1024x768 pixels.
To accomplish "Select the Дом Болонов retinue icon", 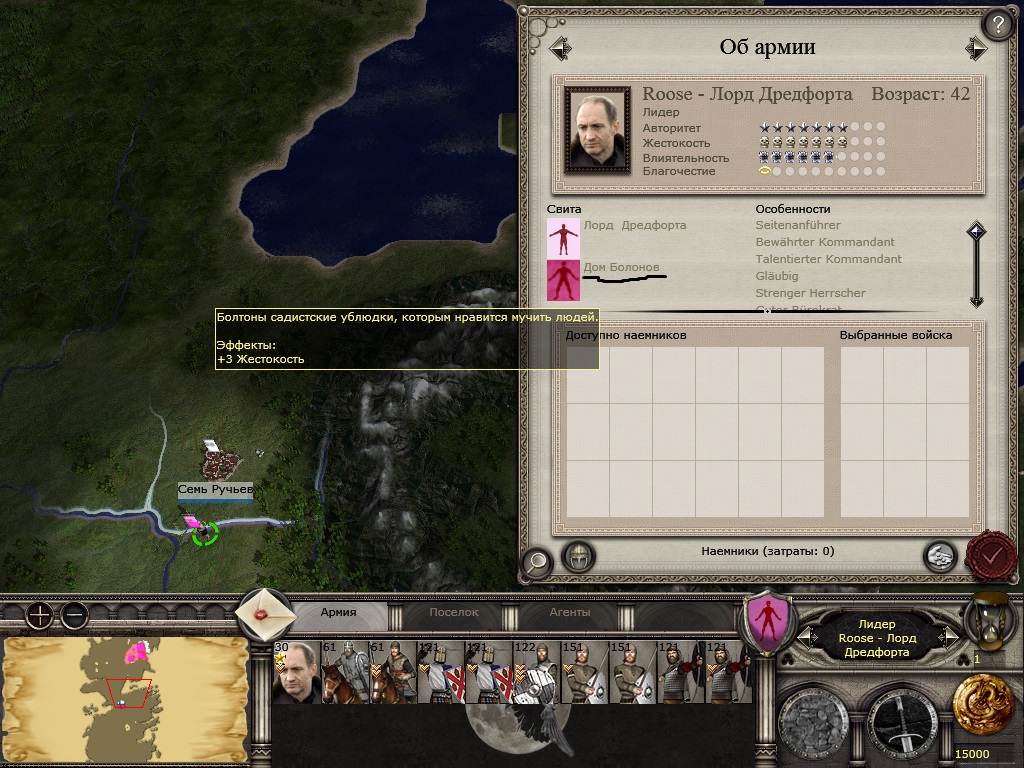I will pyautogui.click(x=563, y=280).
